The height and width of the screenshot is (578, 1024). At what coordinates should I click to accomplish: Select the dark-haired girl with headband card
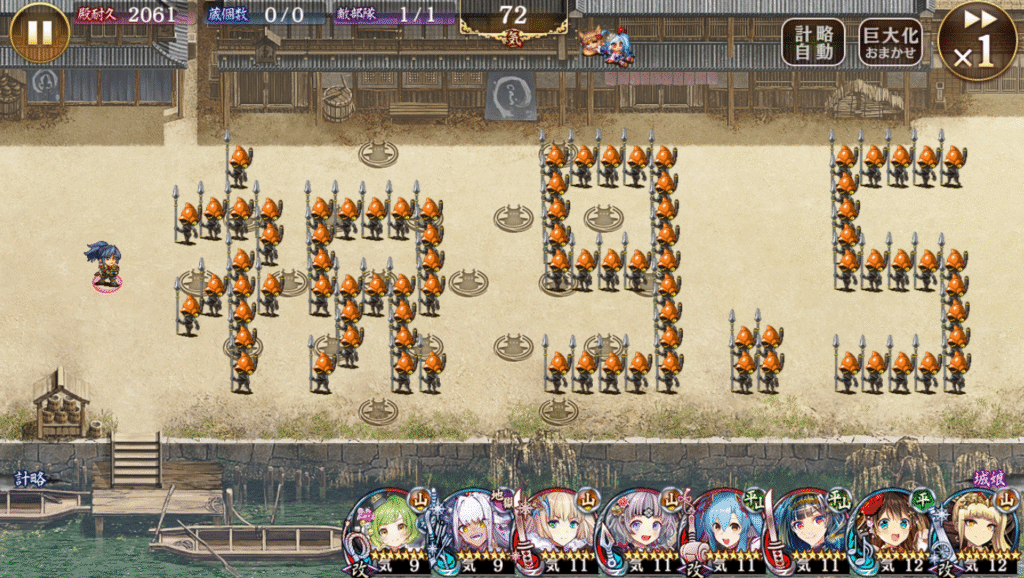(x=810, y=529)
